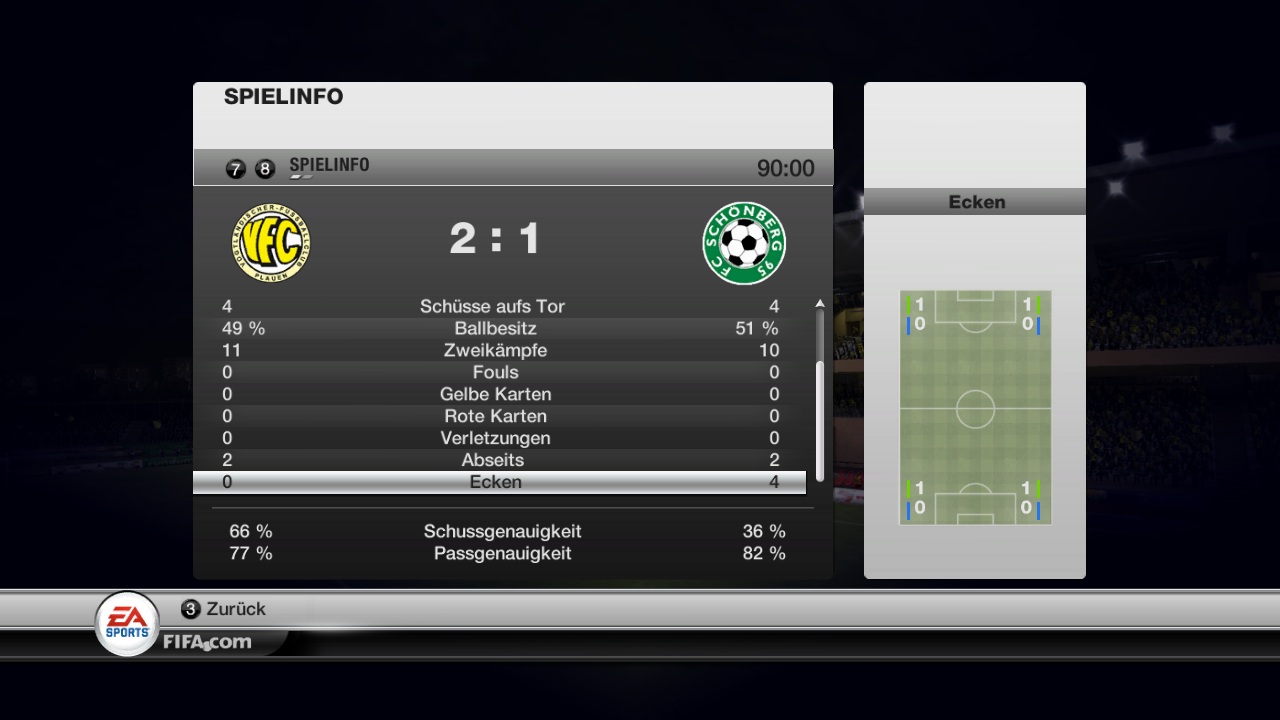Click the SPIELINFO tab header
The width and height of the screenshot is (1280, 720).
(329, 166)
